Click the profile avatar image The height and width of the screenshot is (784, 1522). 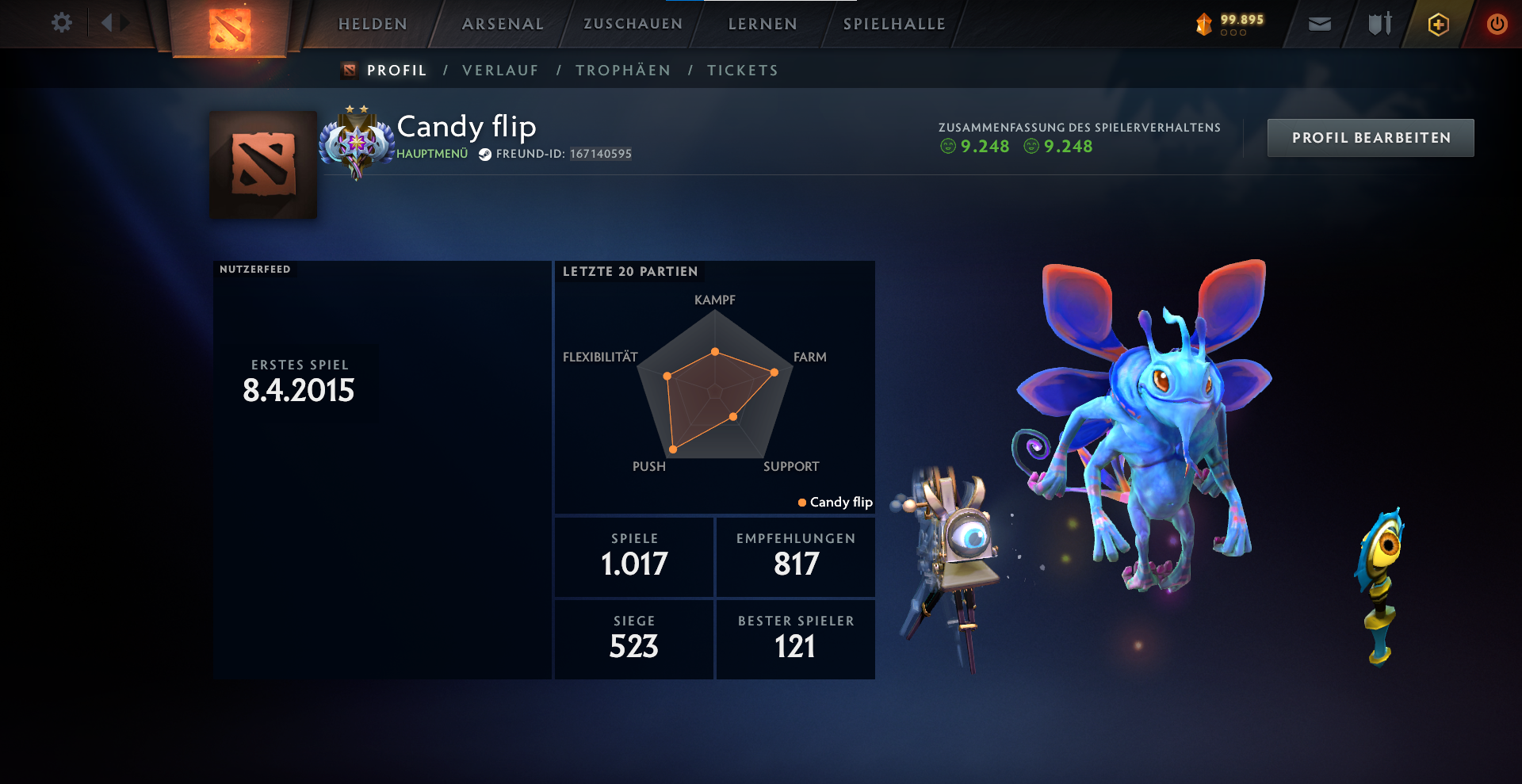coord(262,164)
